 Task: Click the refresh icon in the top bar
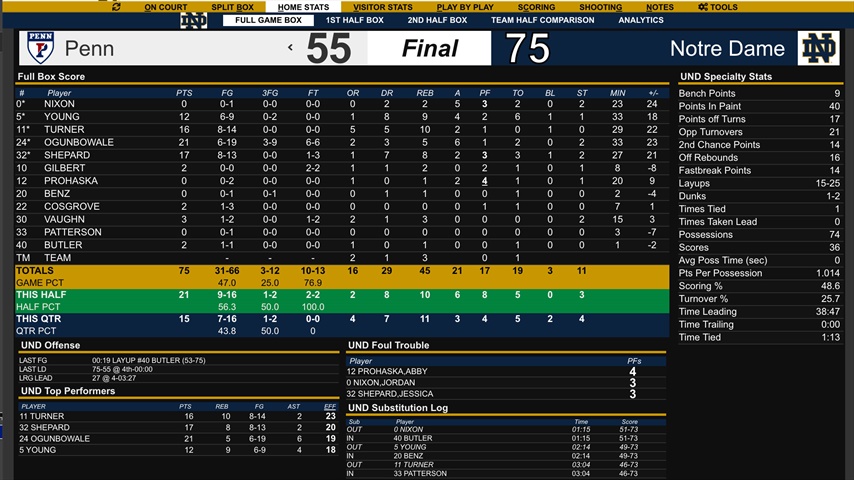click(x=116, y=7)
